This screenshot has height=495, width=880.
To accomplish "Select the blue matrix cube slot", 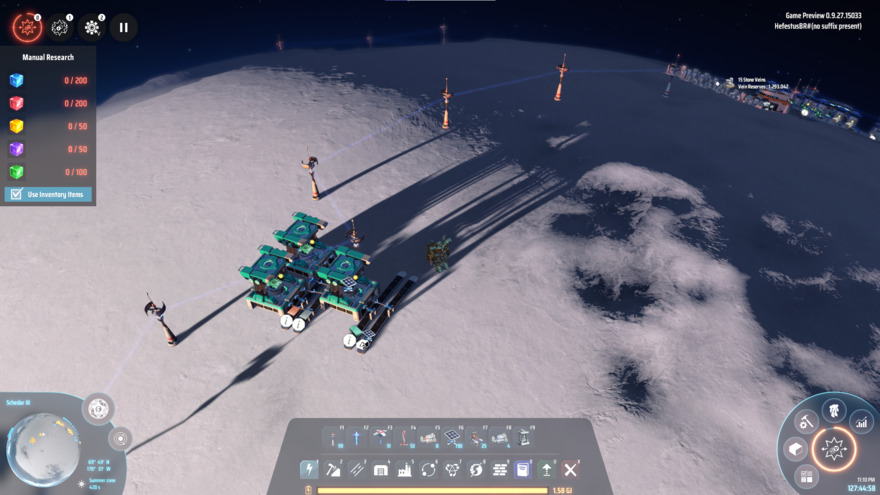I will pos(16,81).
